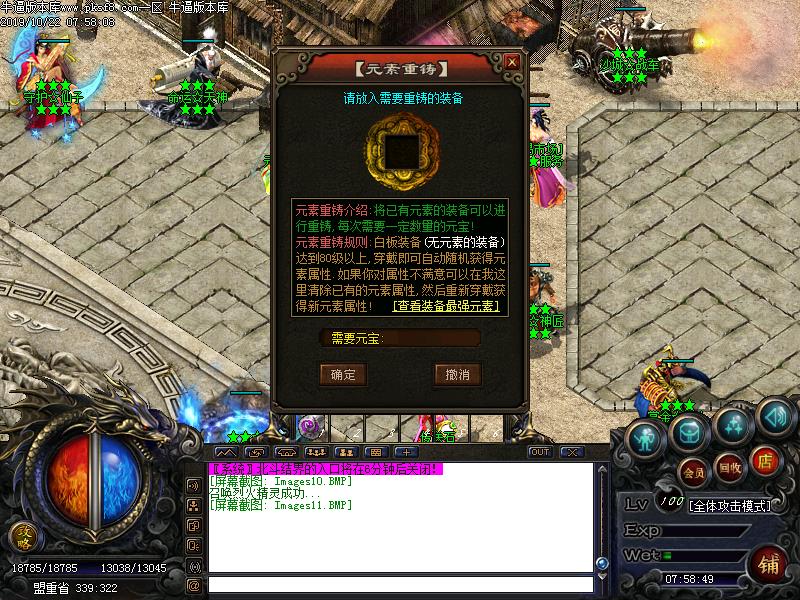This screenshot has width=800, height=600.
Task: Open the character figure panel icon
Action: (x=648, y=436)
